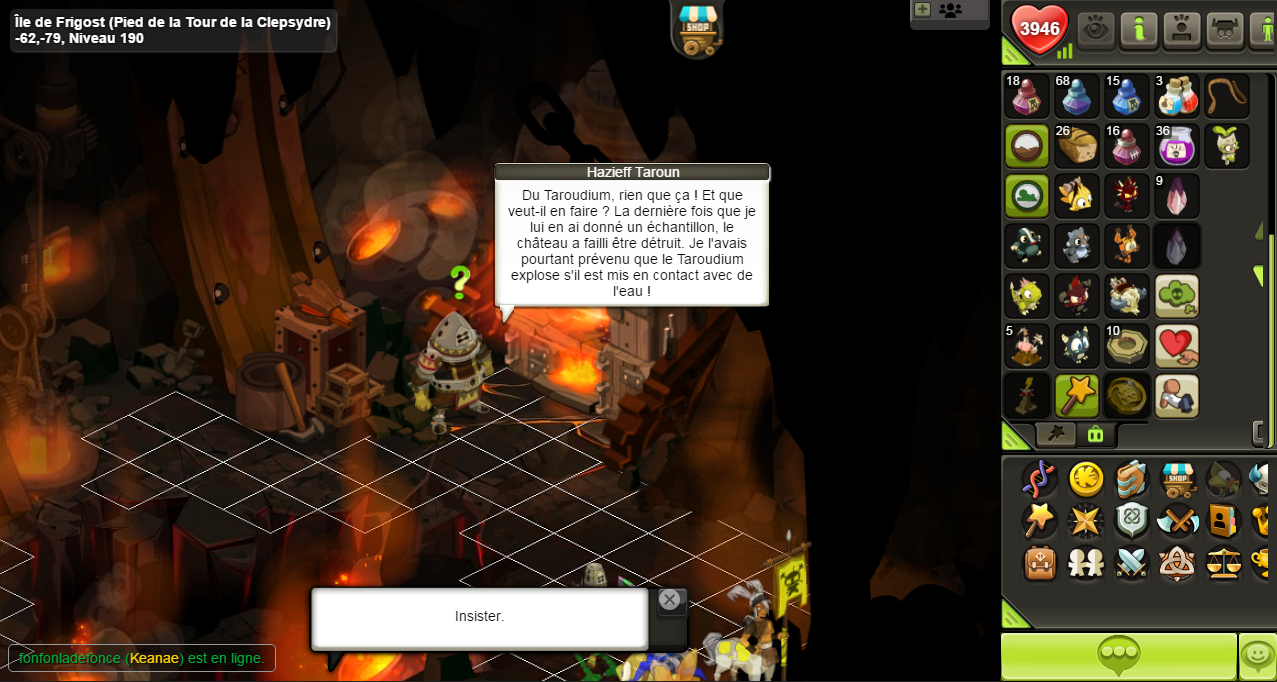Open the brown backpack inventory
1277x682 pixels.
(1040, 563)
